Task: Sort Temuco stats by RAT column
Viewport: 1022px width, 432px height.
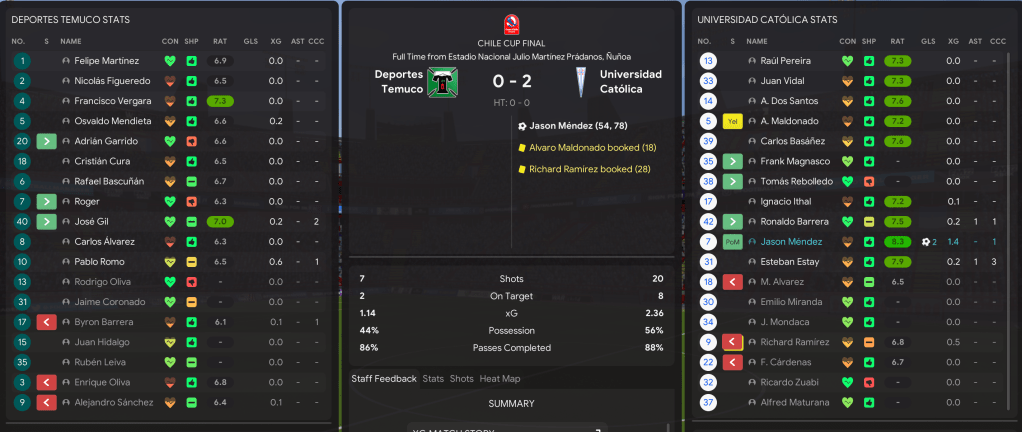Action: click(219, 41)
